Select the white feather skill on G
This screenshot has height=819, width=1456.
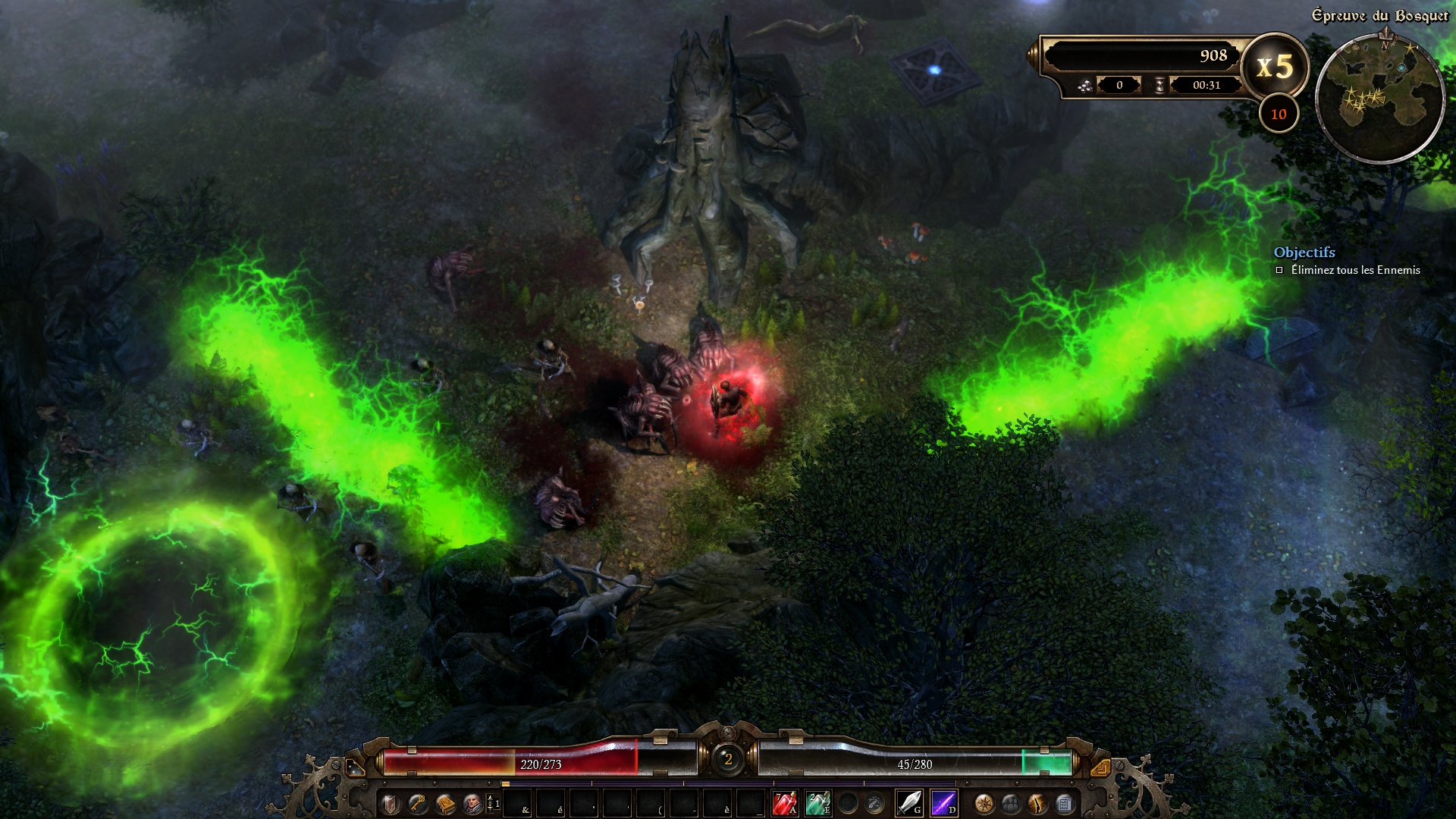point(908,802)
